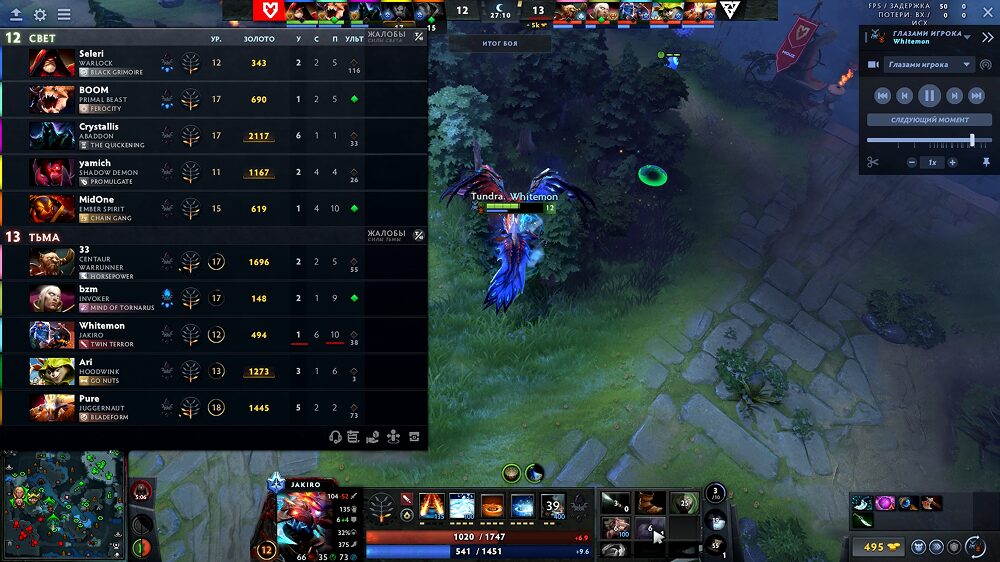
Task: Open the hamburger main menu
Action: click(64, 15)
